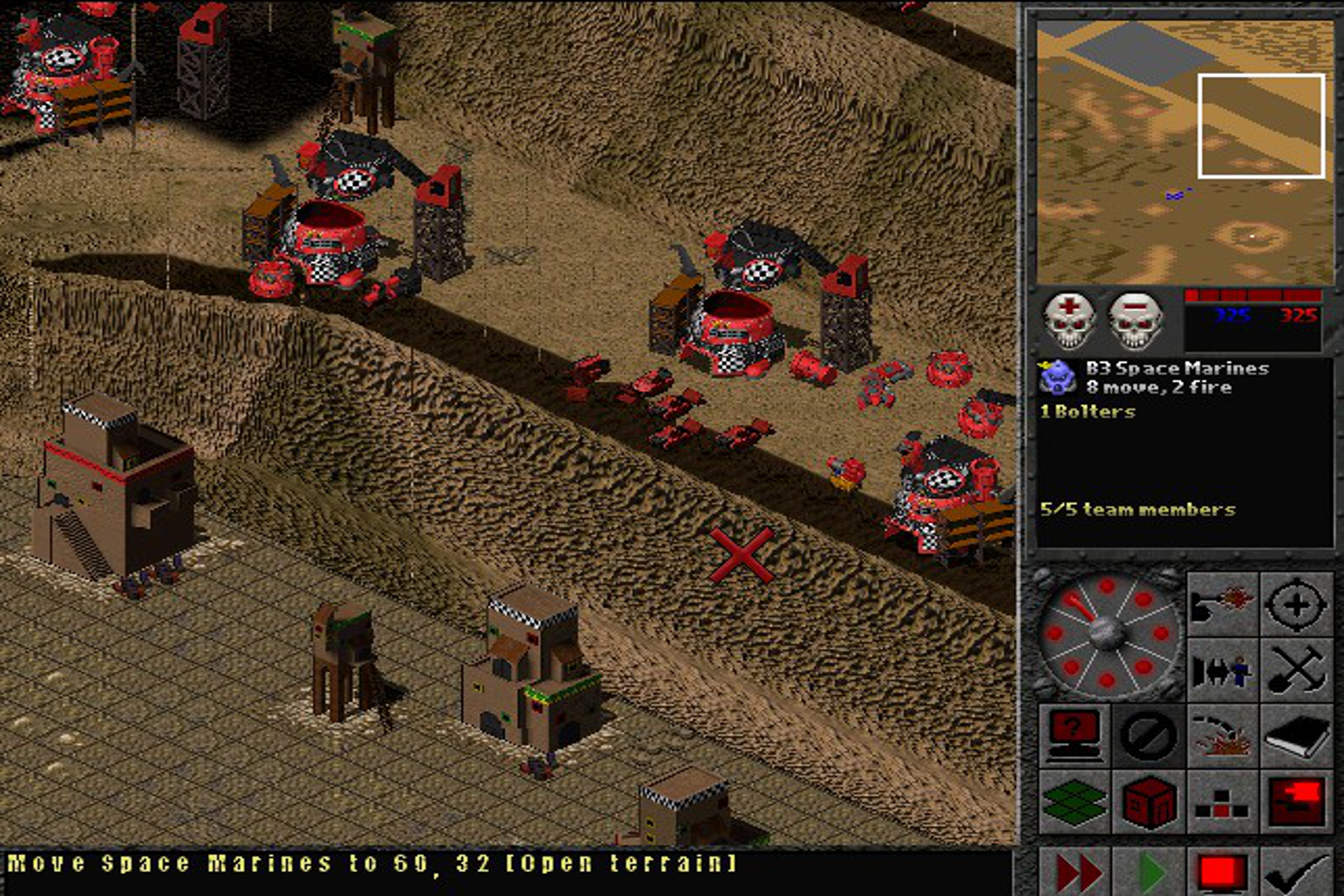Toggle the red building cube button

click(x=1148, y=802)
